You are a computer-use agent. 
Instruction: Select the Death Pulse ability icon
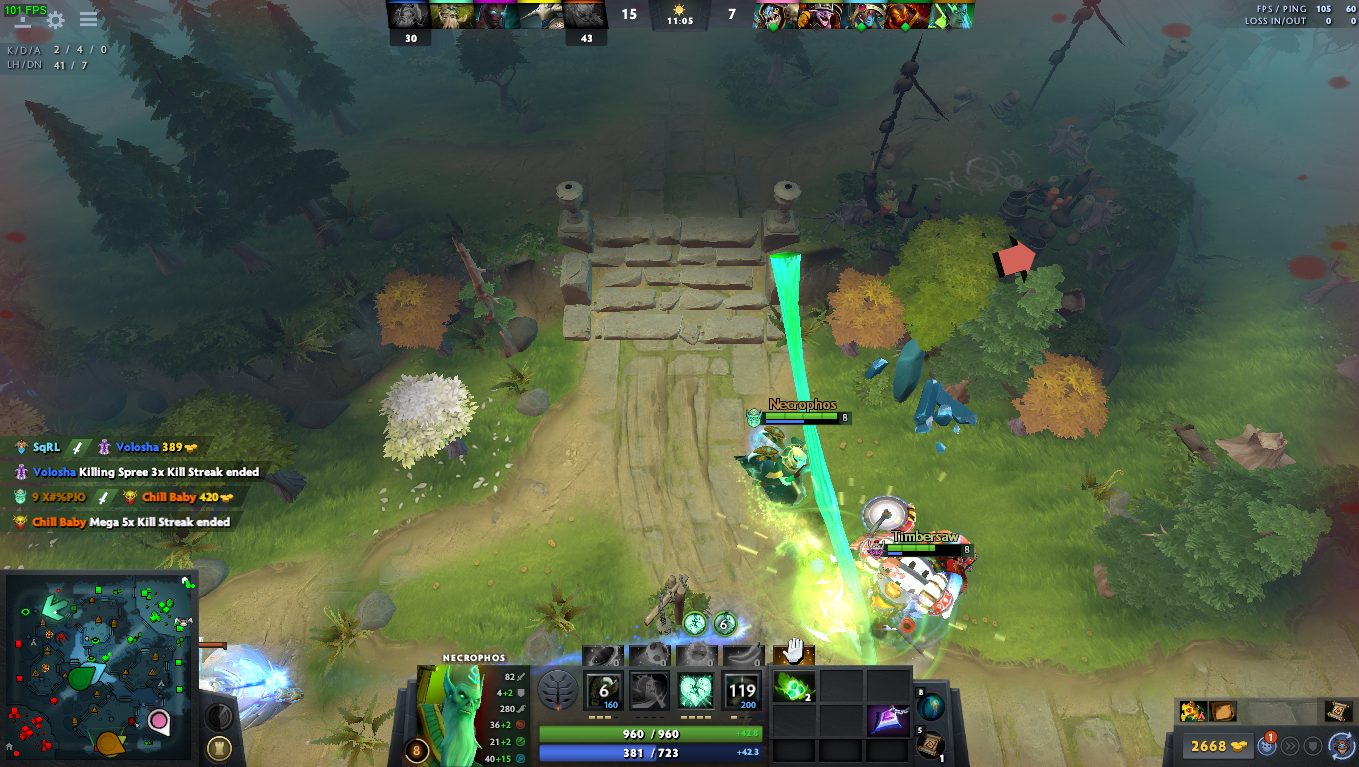tap(603, 690)
